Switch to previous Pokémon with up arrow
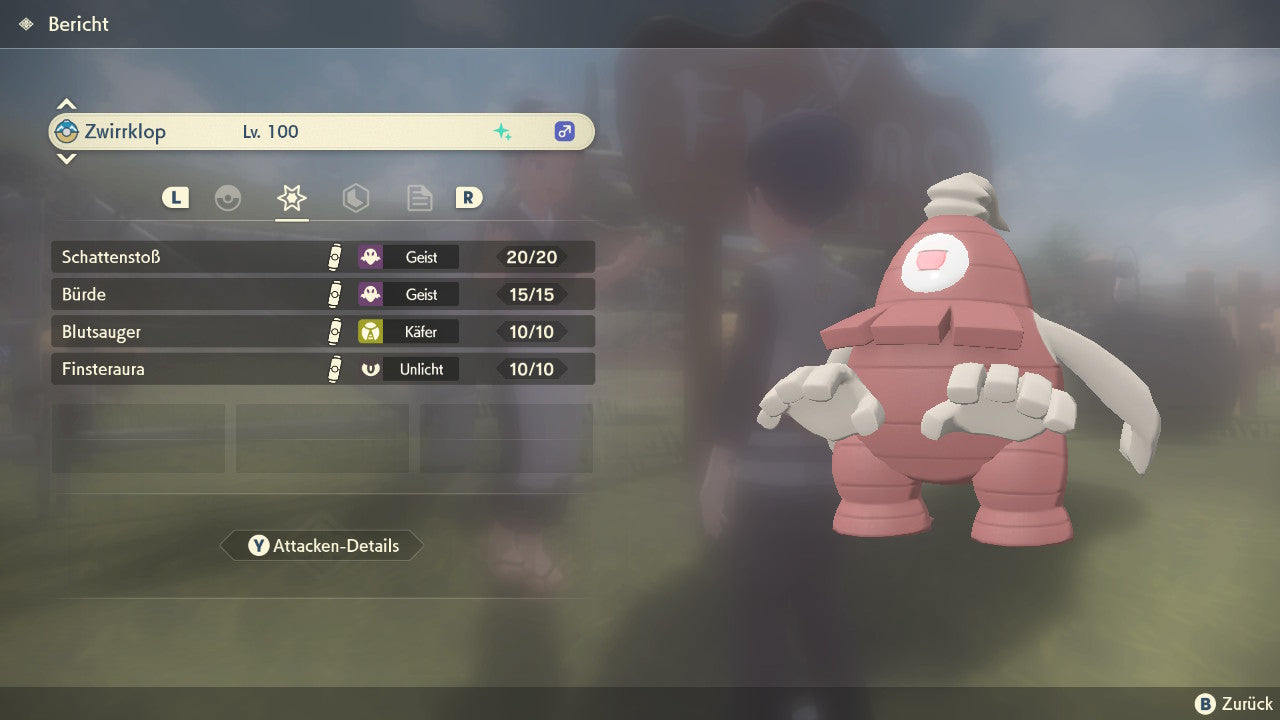This screenshot has width=1280, height=720. 66,104
